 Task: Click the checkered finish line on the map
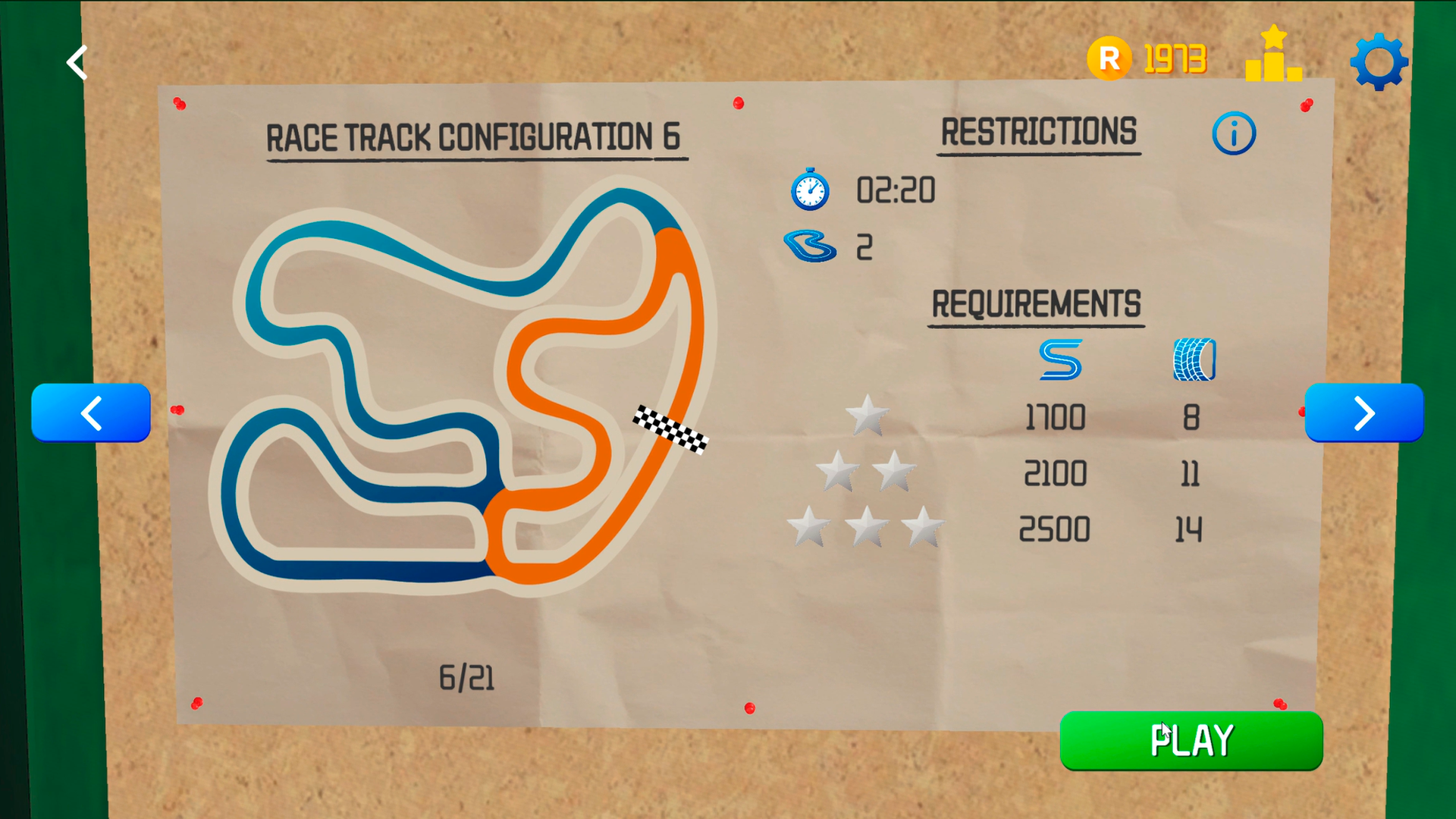(x=670, y=430)
